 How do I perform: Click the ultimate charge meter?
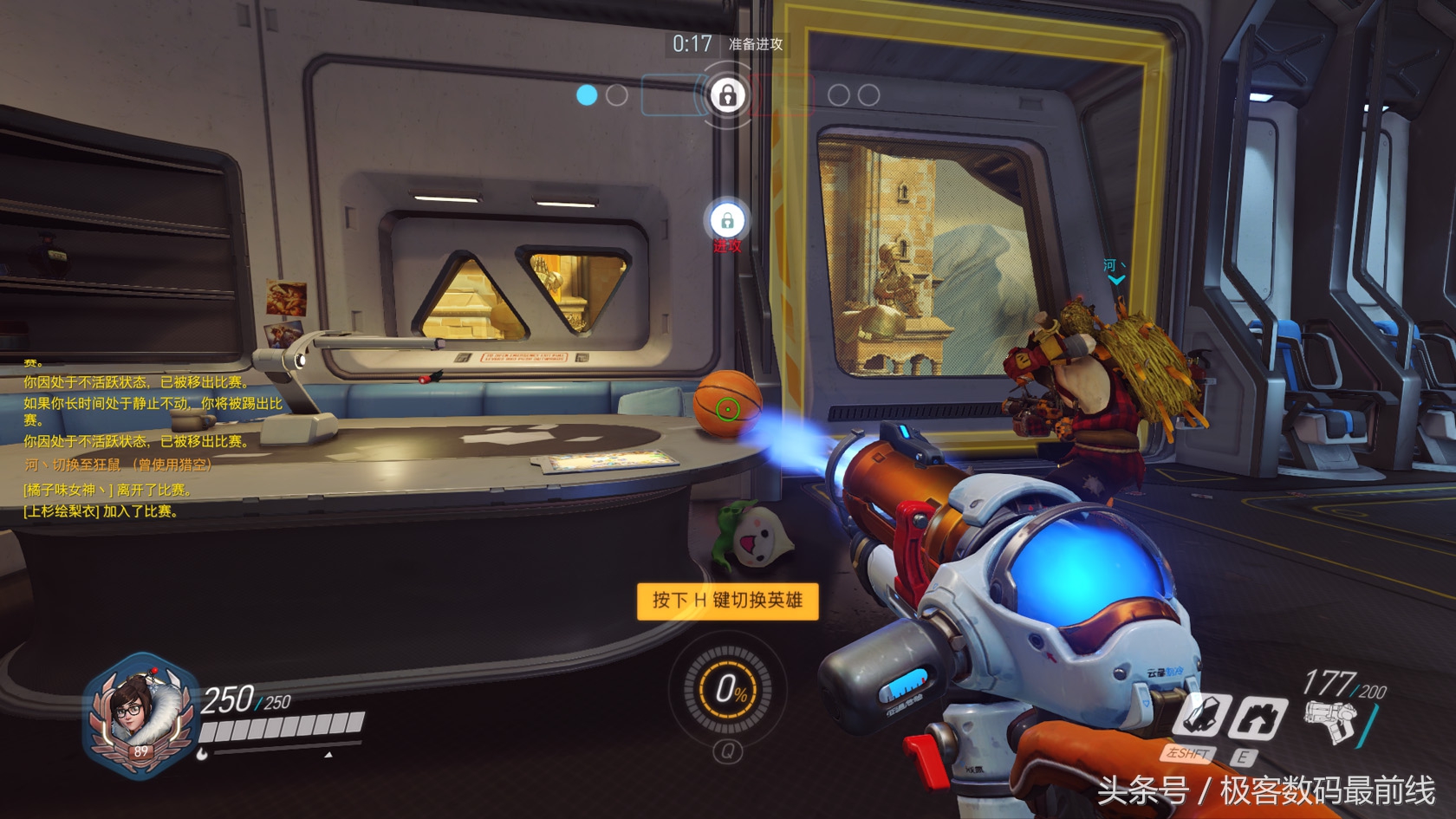(728, 690)
